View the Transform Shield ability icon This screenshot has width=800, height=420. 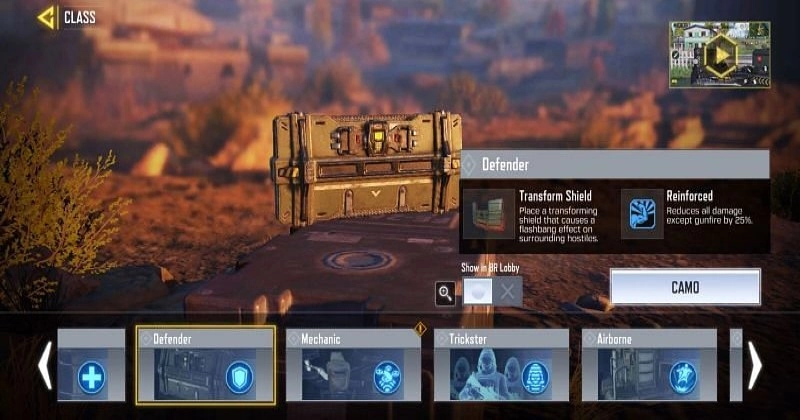[488, 214]
